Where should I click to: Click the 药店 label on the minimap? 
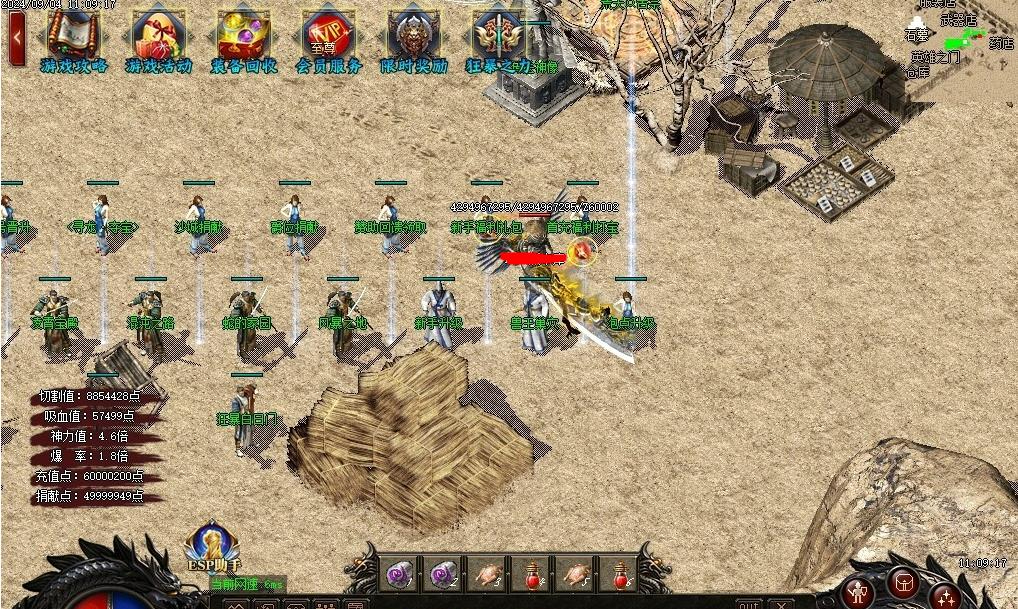click(x=1001, y=43)
